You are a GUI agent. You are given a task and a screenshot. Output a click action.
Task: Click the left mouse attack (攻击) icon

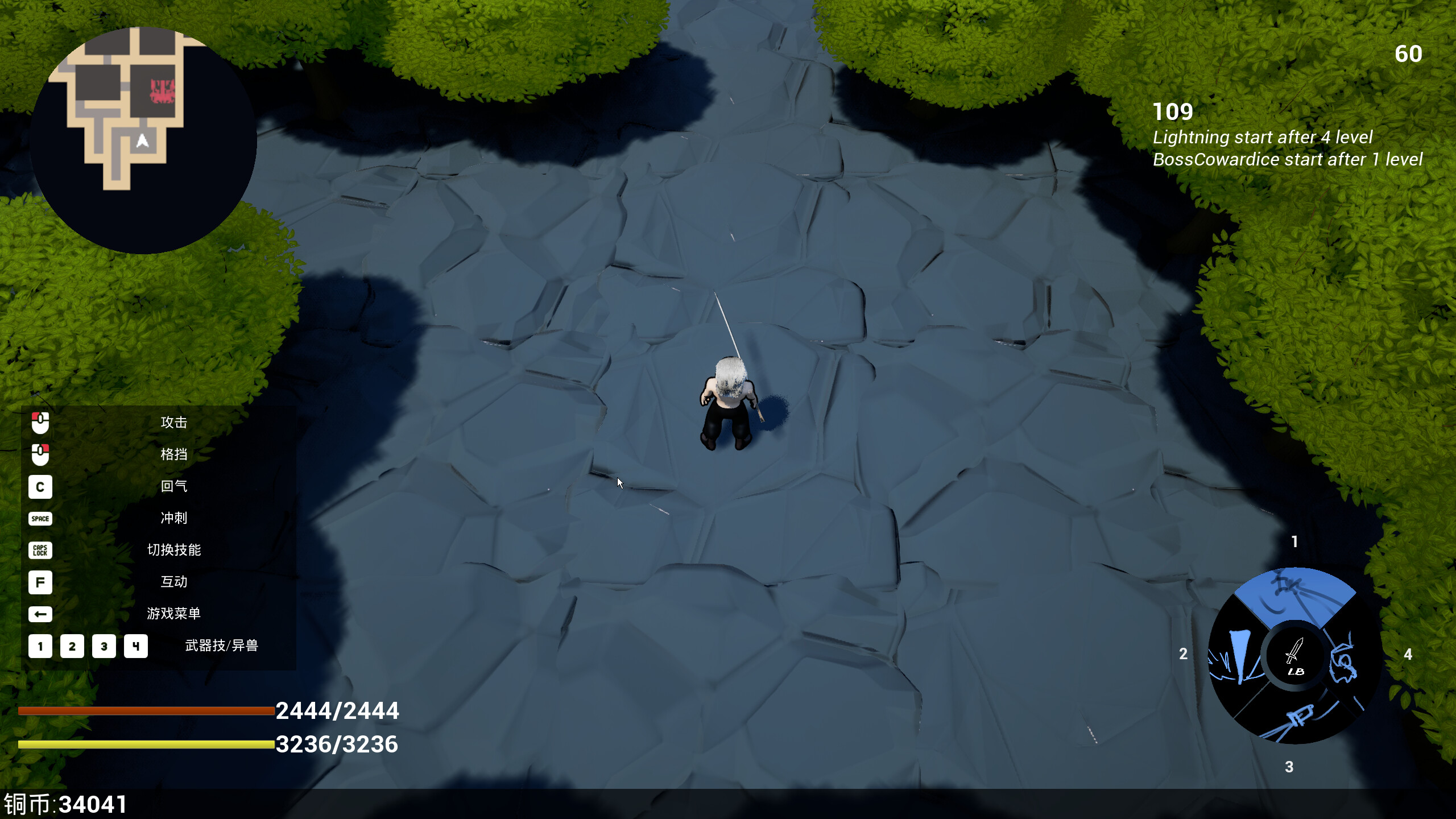pos(40,422)
